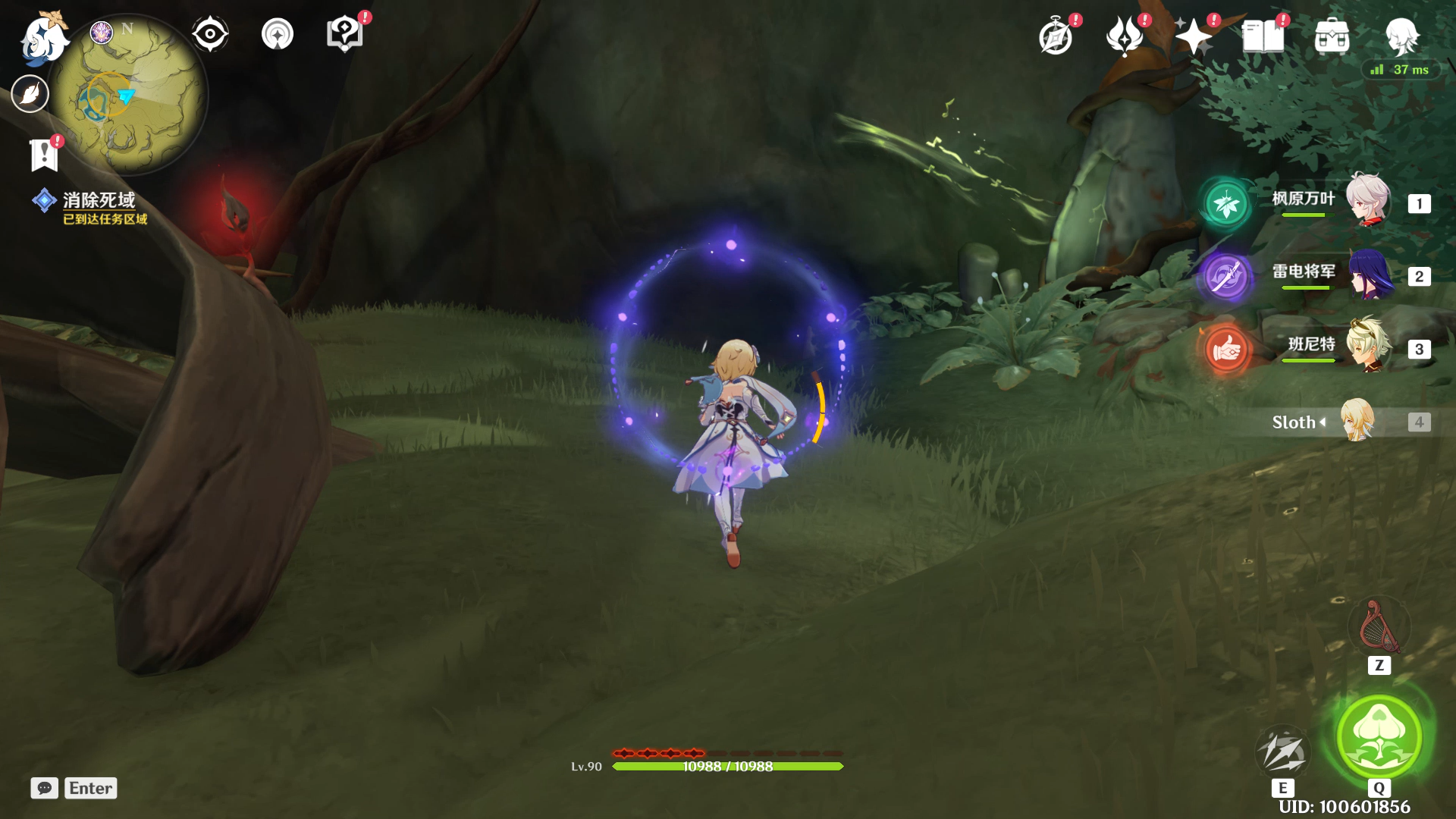Open the backpack inventory
Screen dimensions: 1456x819
(1332, 36)
